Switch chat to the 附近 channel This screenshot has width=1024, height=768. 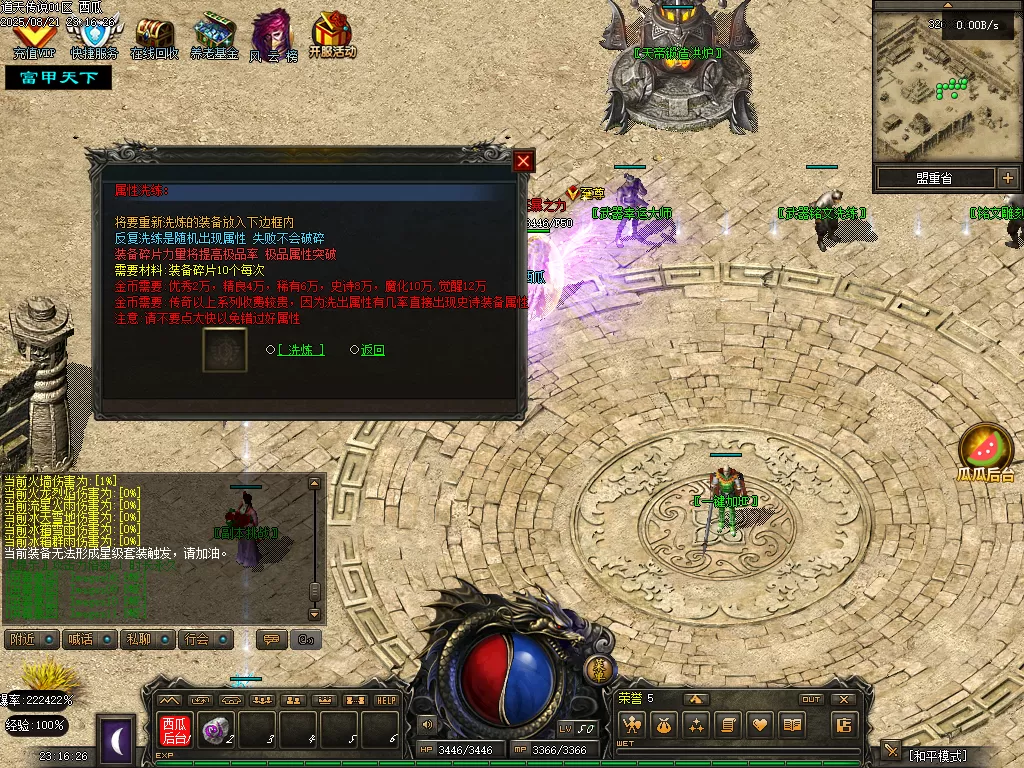pos(31,639)
